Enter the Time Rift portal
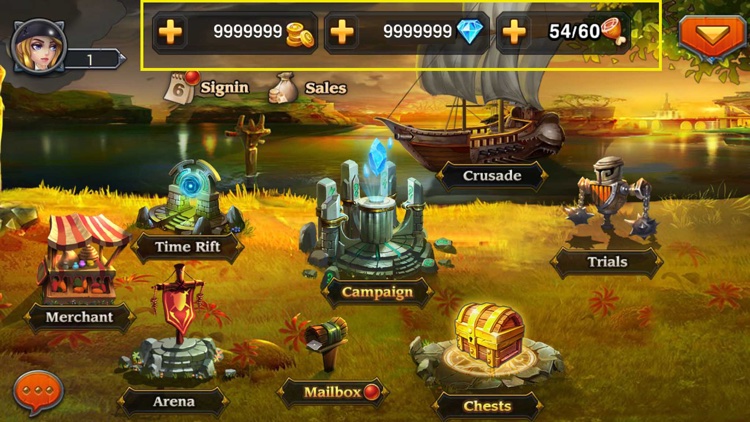 click(x=188, y=205)
